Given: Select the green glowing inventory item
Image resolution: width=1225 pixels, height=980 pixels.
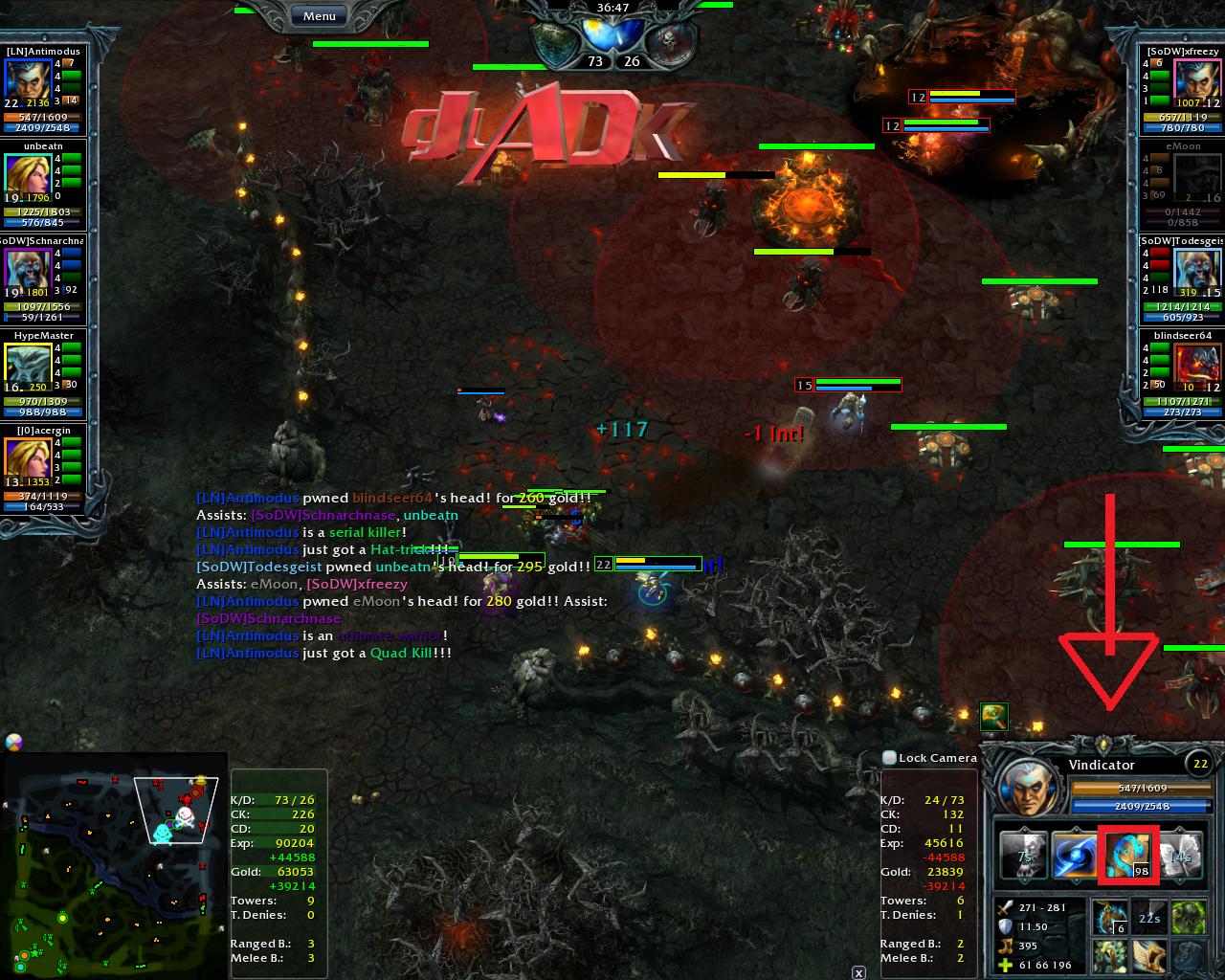Looking at the screenshot, I should (1188, 917).
